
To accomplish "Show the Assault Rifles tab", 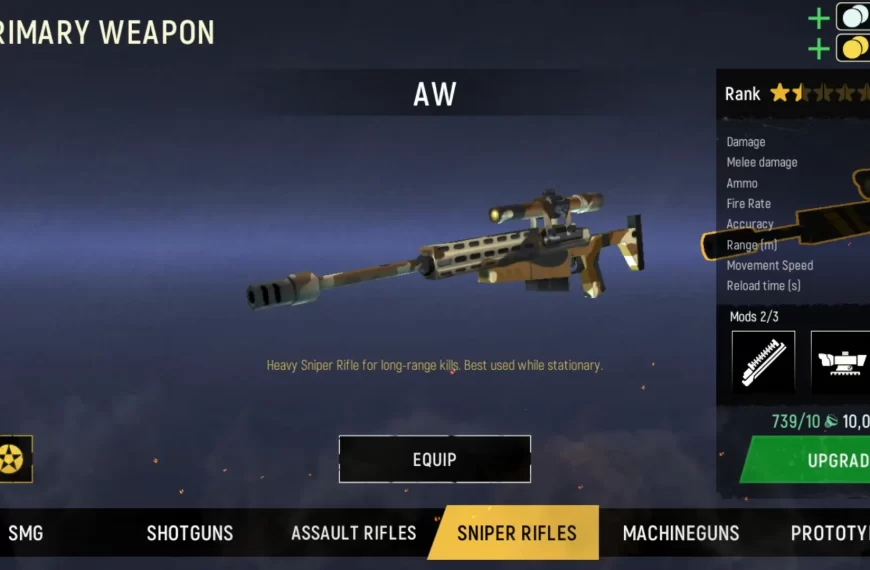I will click(x=353, y=533).
